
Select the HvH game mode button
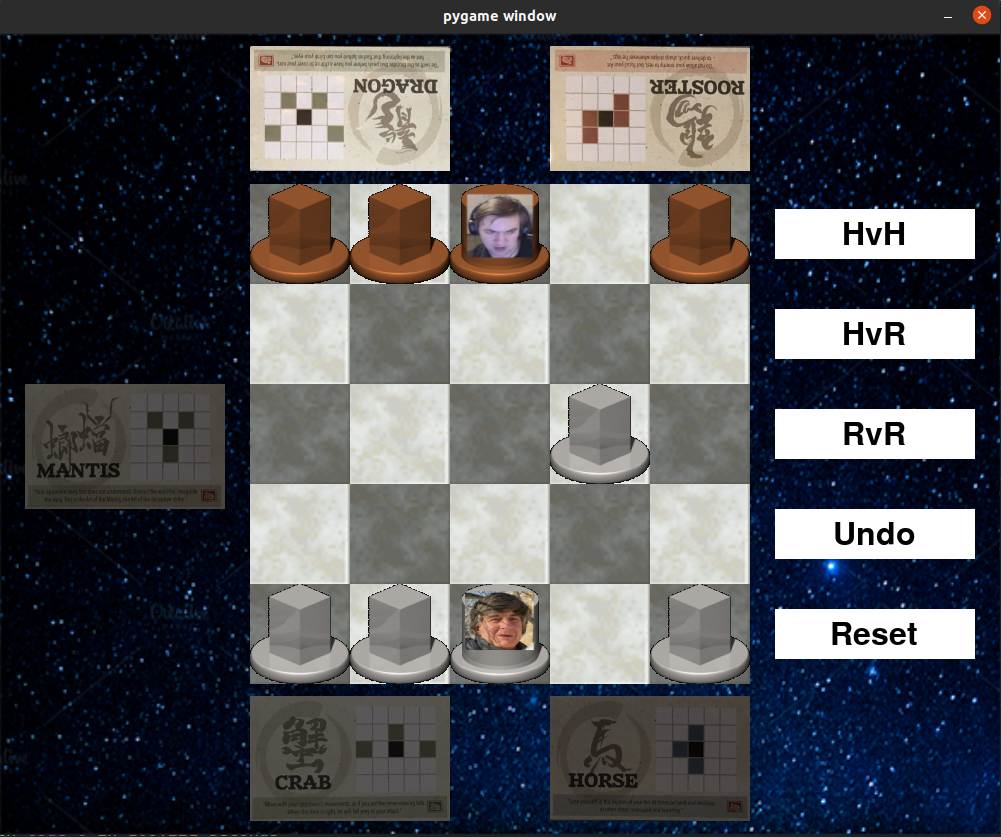pyautogui.click(x=874, y=234)
